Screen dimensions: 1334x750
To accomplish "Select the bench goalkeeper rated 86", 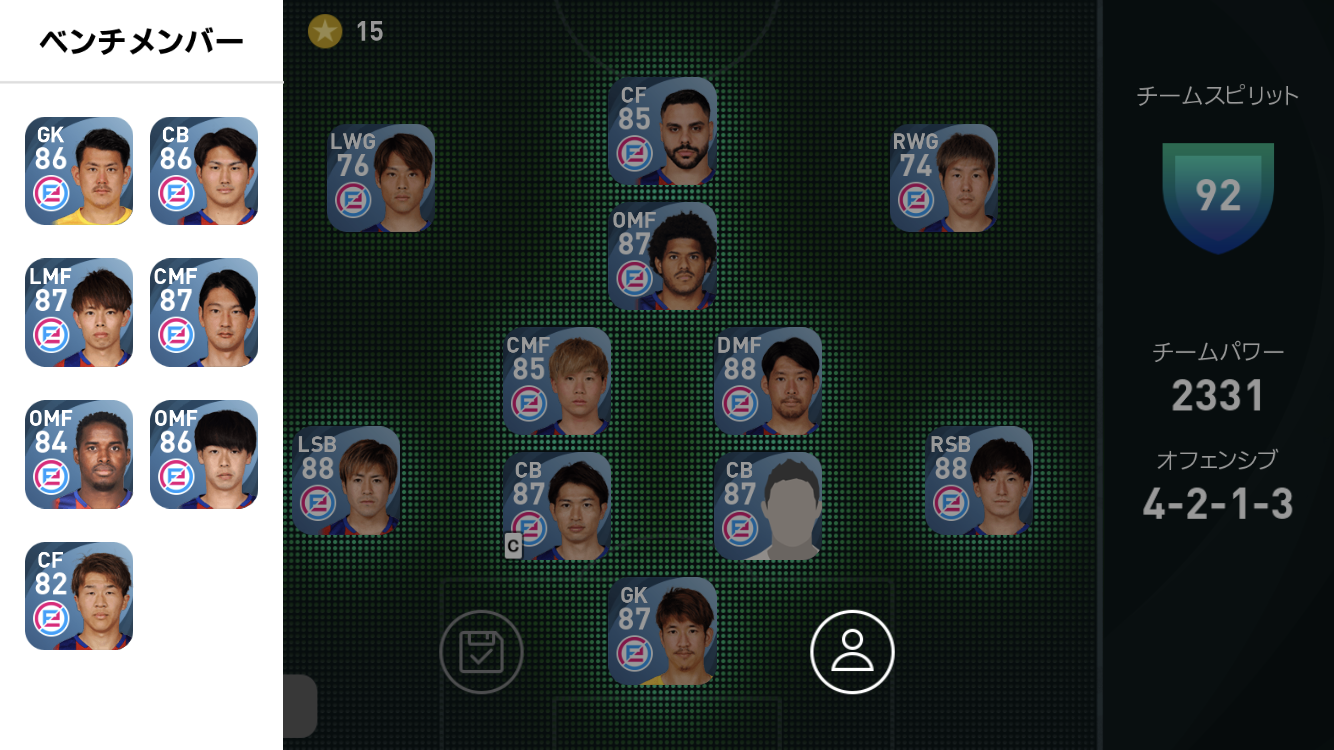I will pyautogui.click(x=79, y=171).
